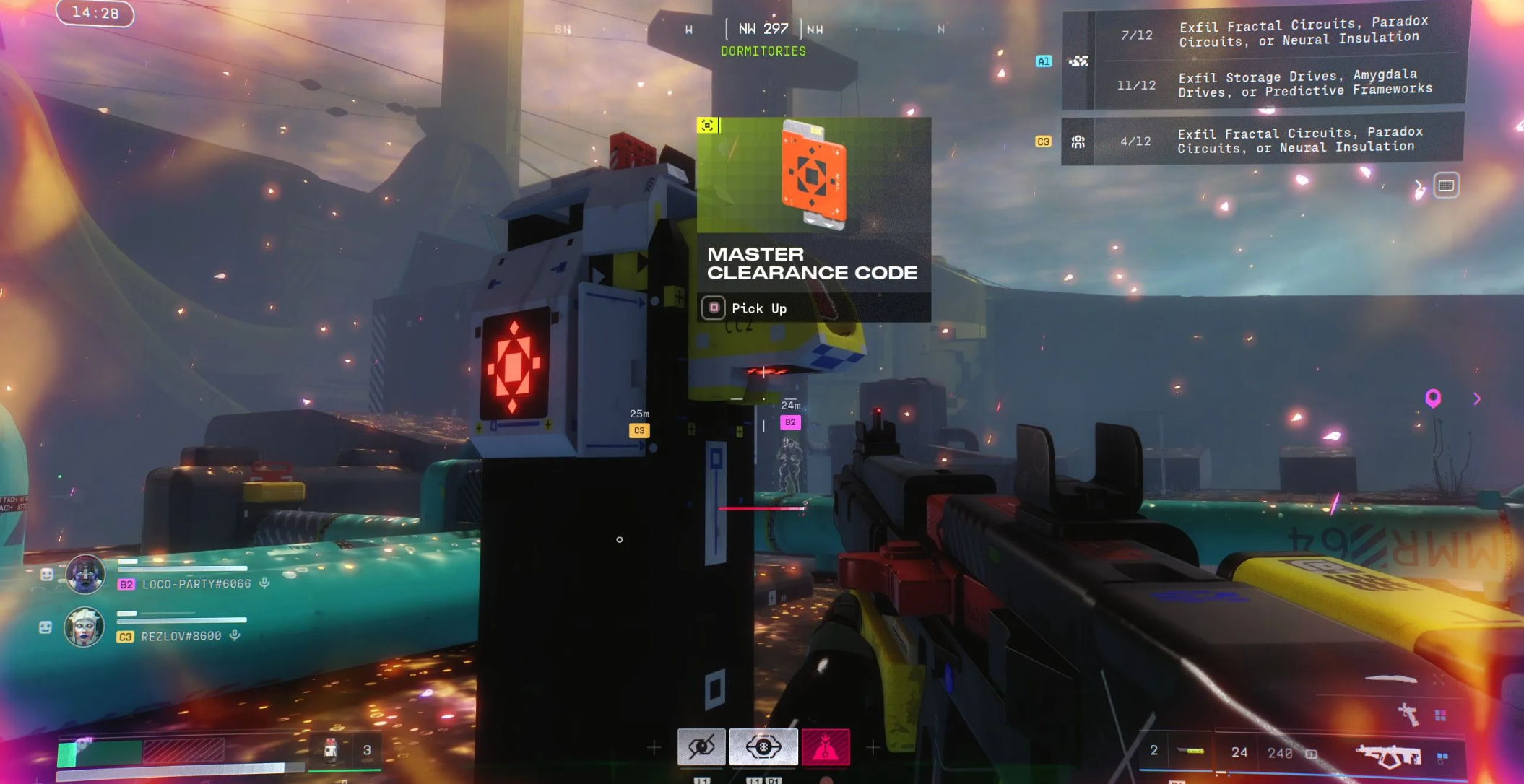Use the consumable canister slot
Screen dimensions: 1524x784
coord(332,750)
